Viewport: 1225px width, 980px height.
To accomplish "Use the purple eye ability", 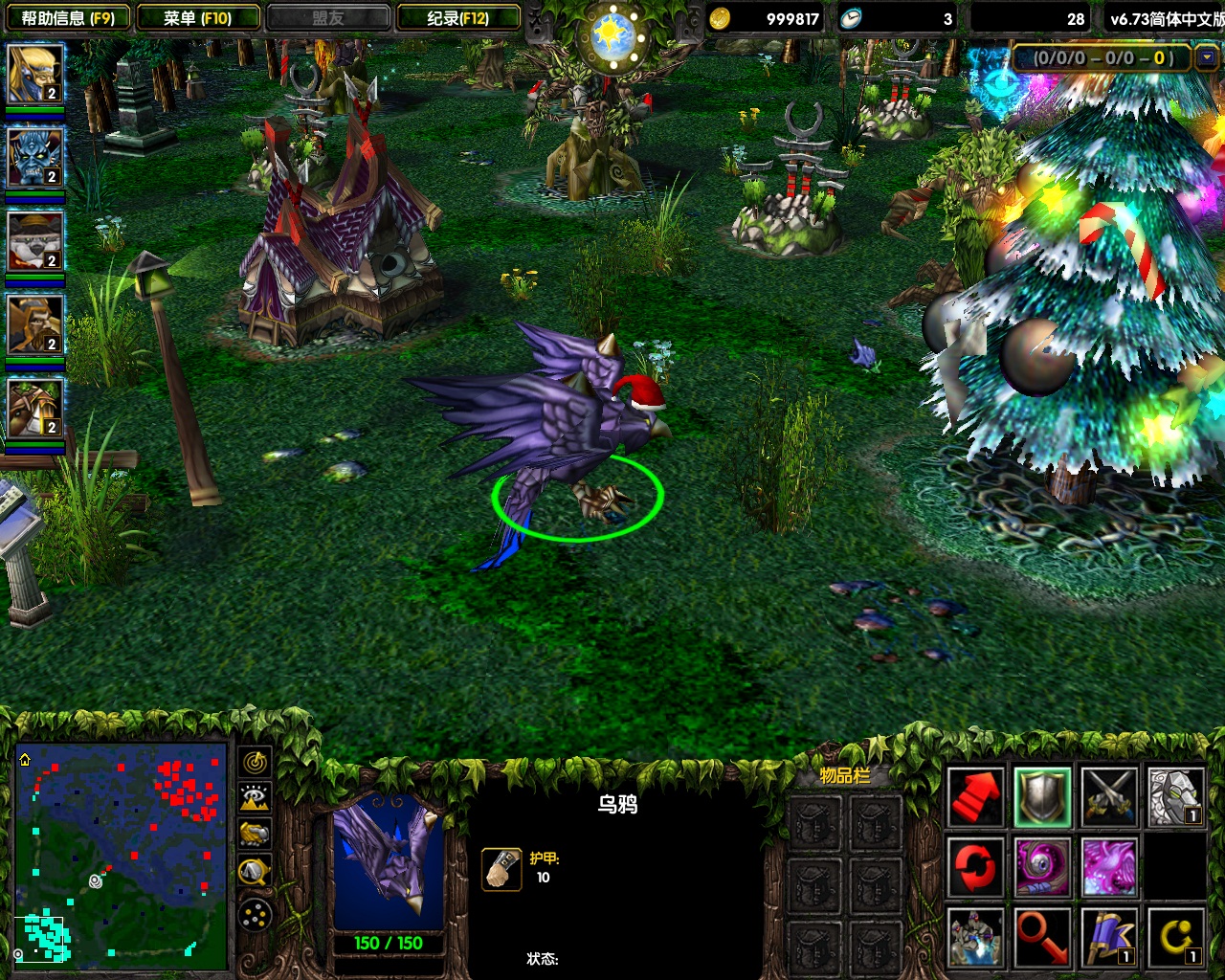I will (1042, 867).
